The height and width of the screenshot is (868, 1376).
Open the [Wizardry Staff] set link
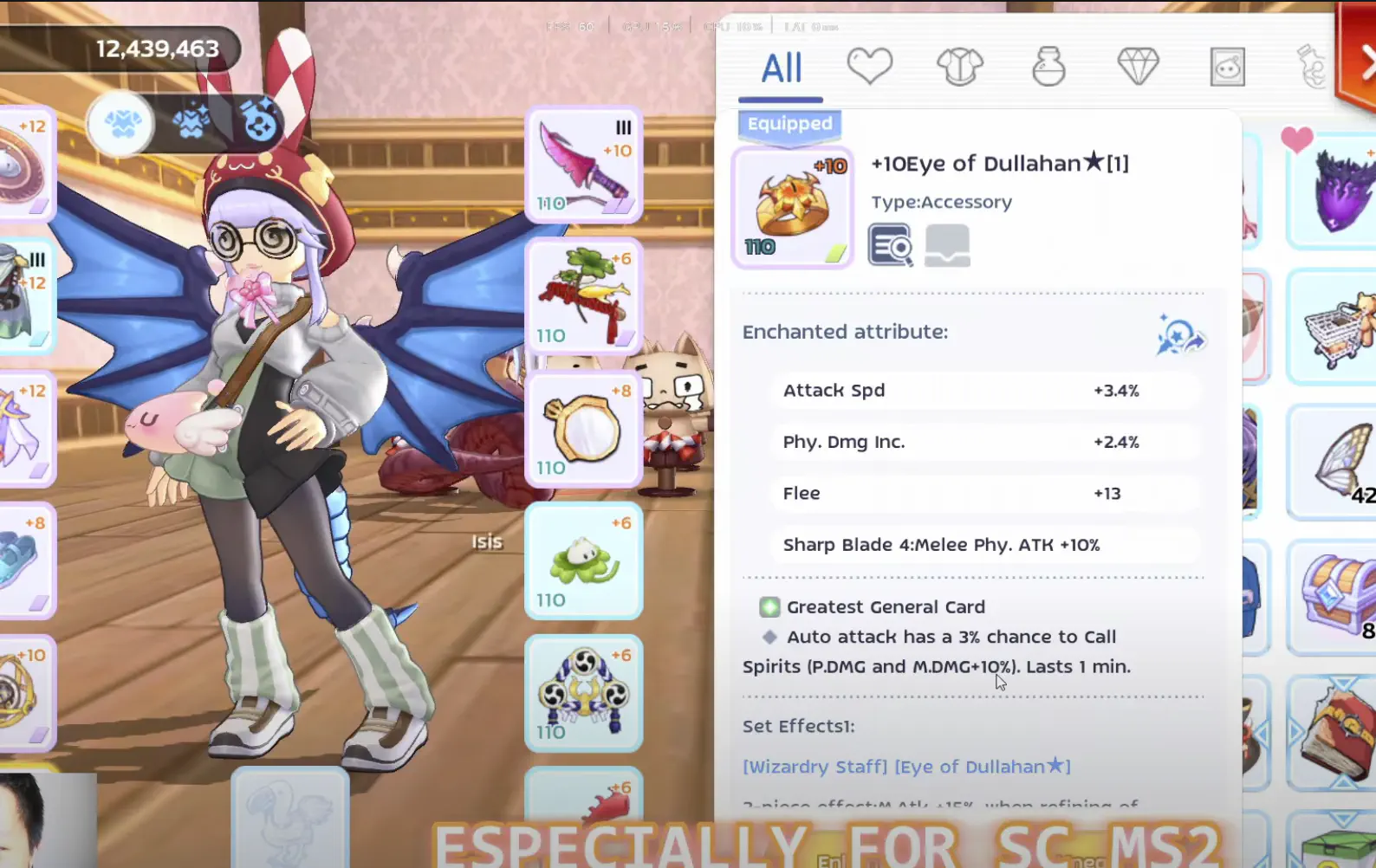click(814, 767)
